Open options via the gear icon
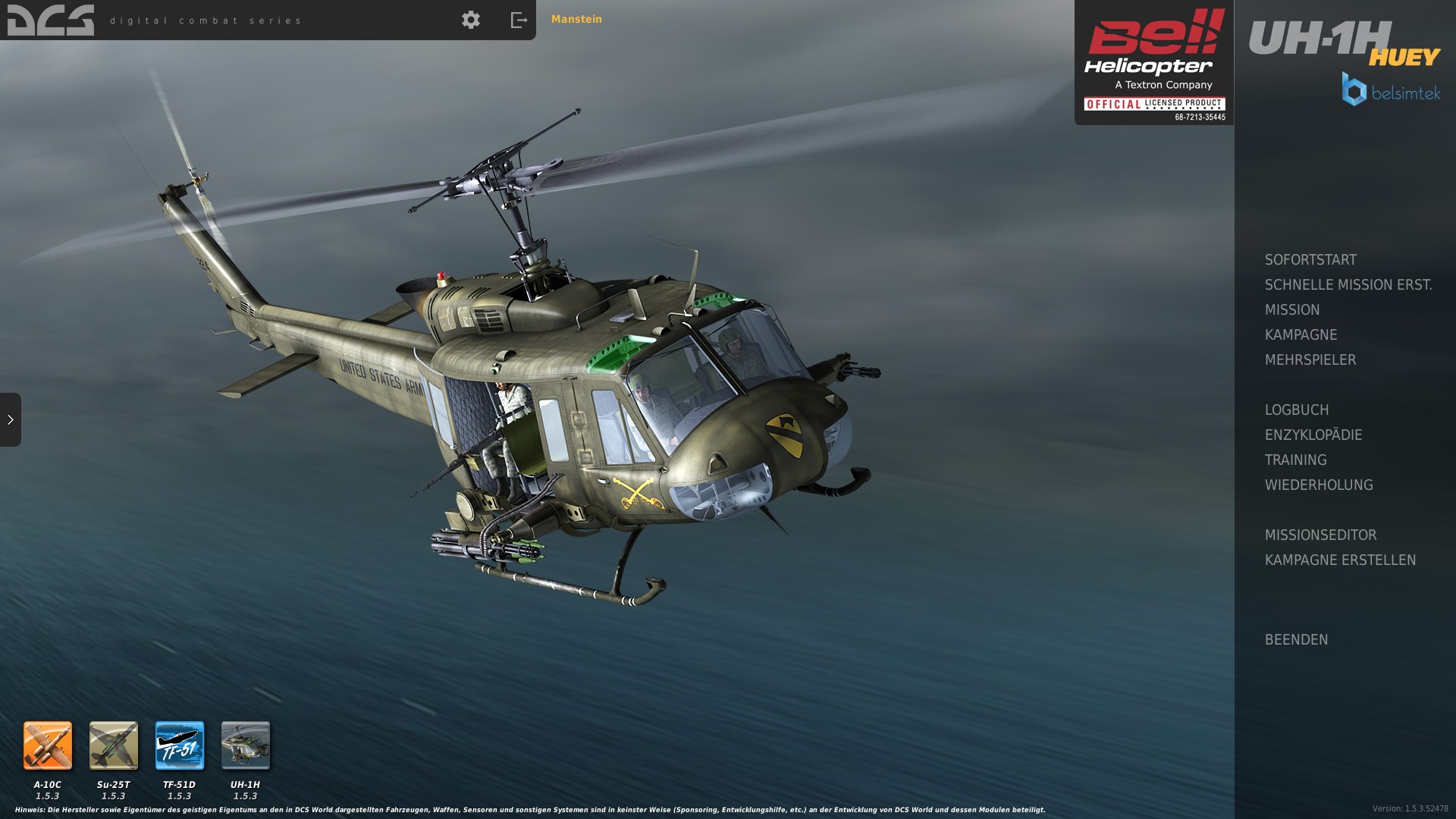 click(471, 20)
